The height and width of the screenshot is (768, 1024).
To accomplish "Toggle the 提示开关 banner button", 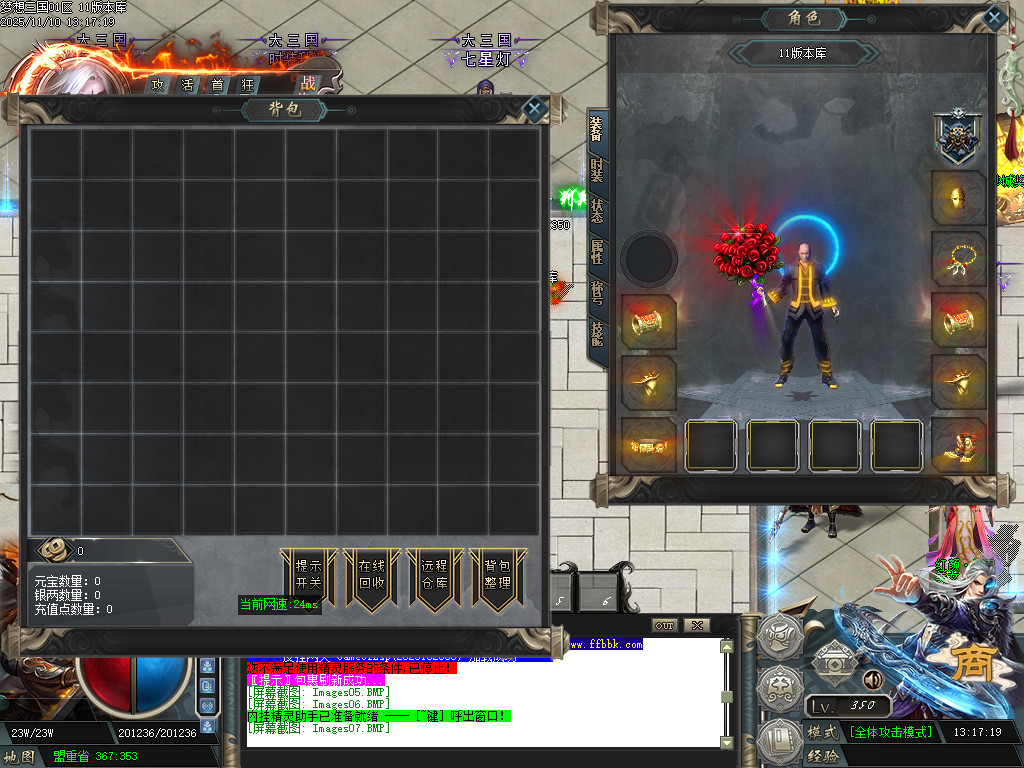I will [x=308, y=575].
